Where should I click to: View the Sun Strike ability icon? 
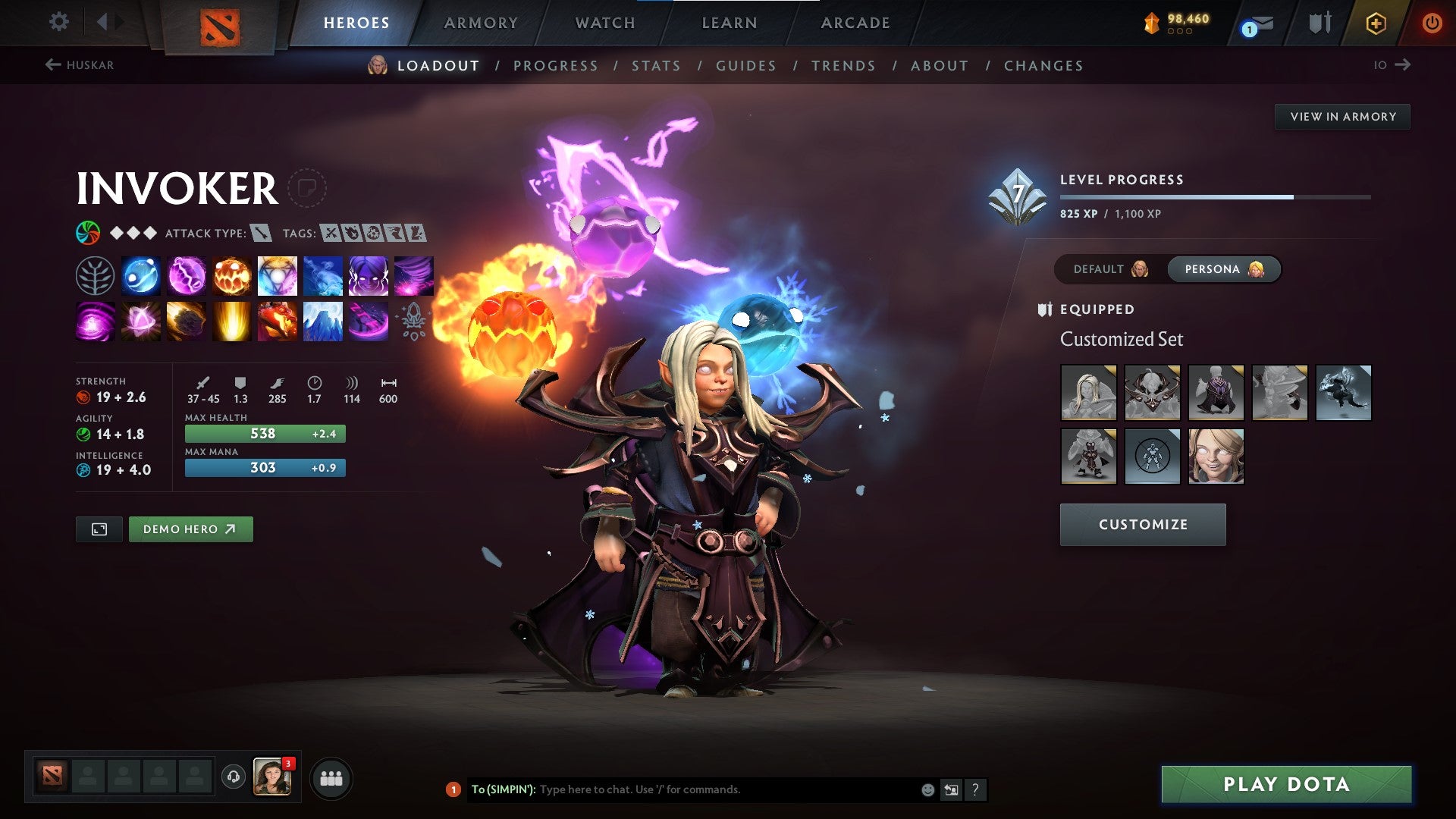tap(232, 321)
